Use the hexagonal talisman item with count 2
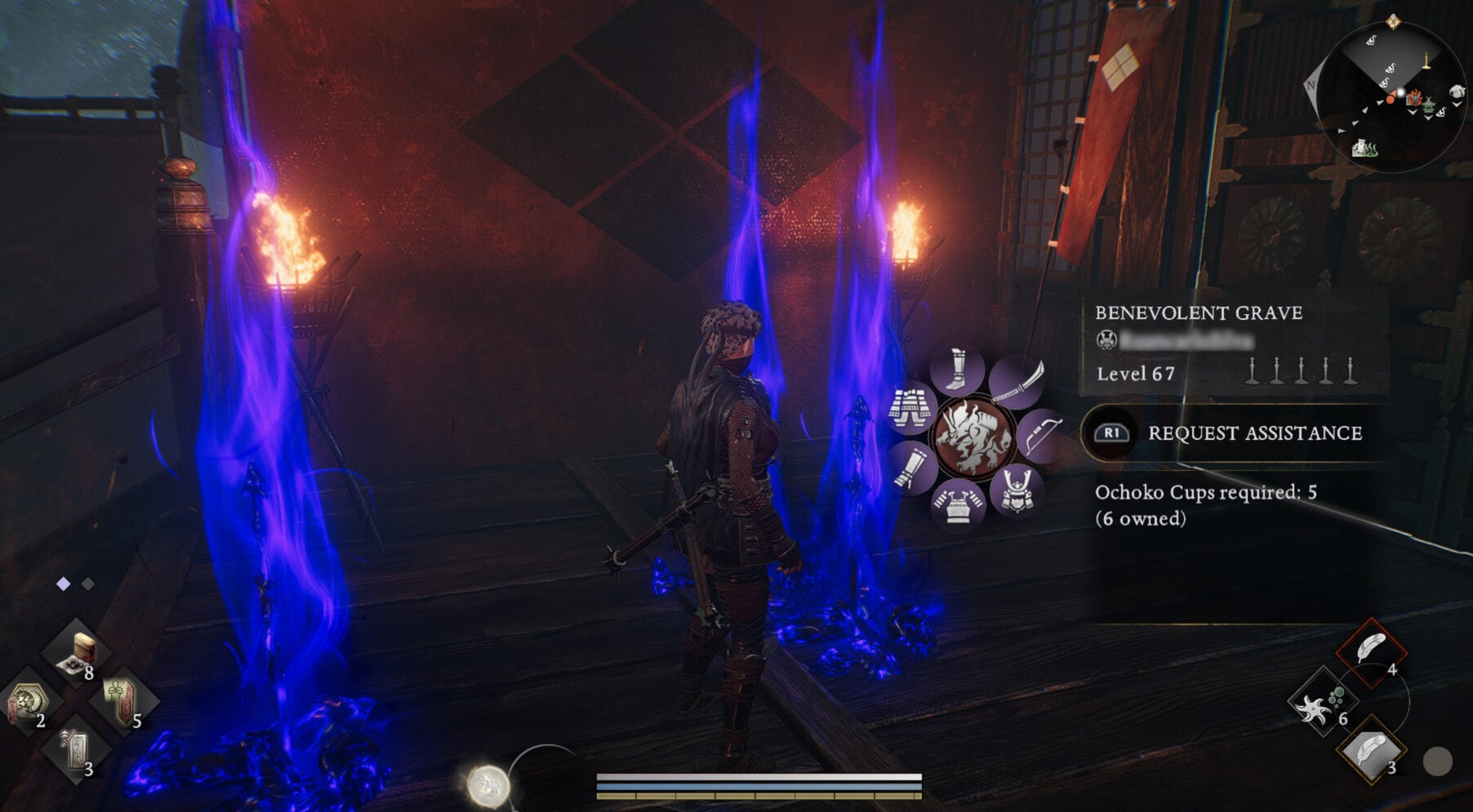This screenshot has height=812, width=1473. click(x=29, y=702)
